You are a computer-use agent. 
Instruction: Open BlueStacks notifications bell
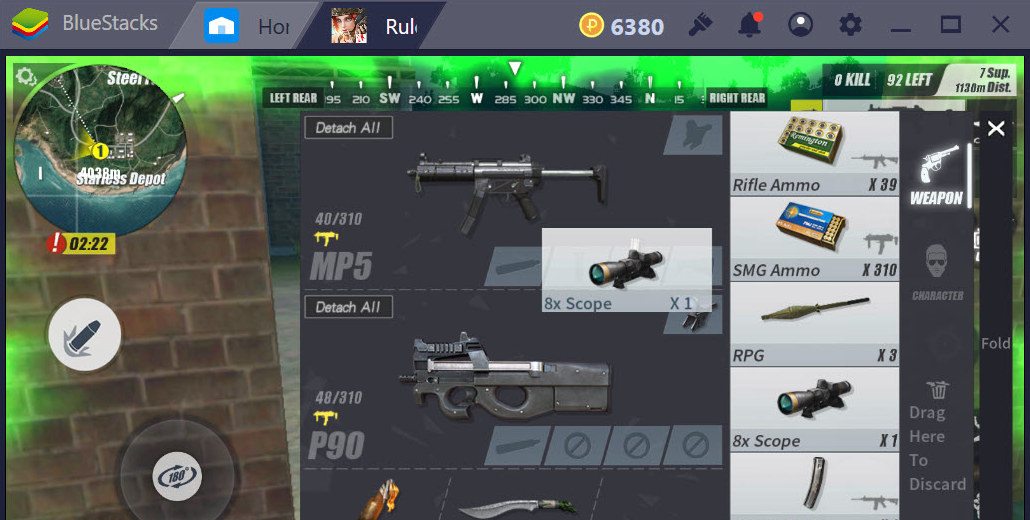pos(750,25)
